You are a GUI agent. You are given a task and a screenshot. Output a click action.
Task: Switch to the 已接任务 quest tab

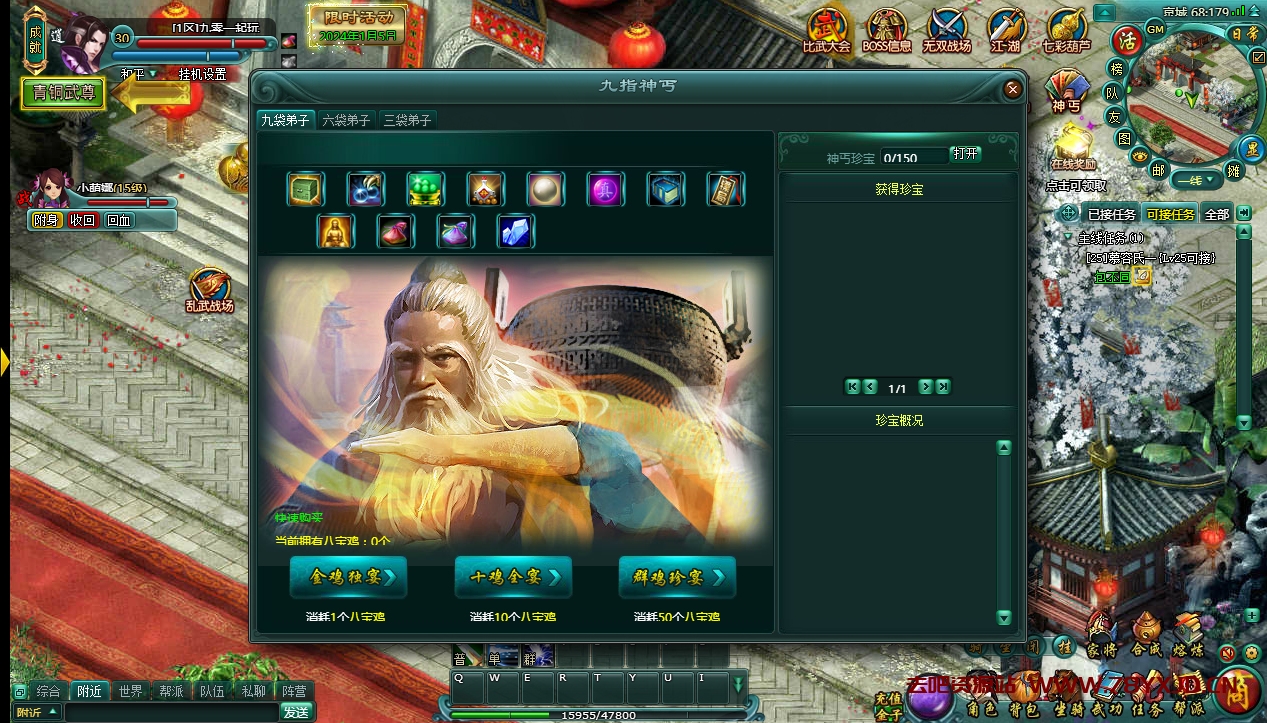click(x=1111, y=214)
